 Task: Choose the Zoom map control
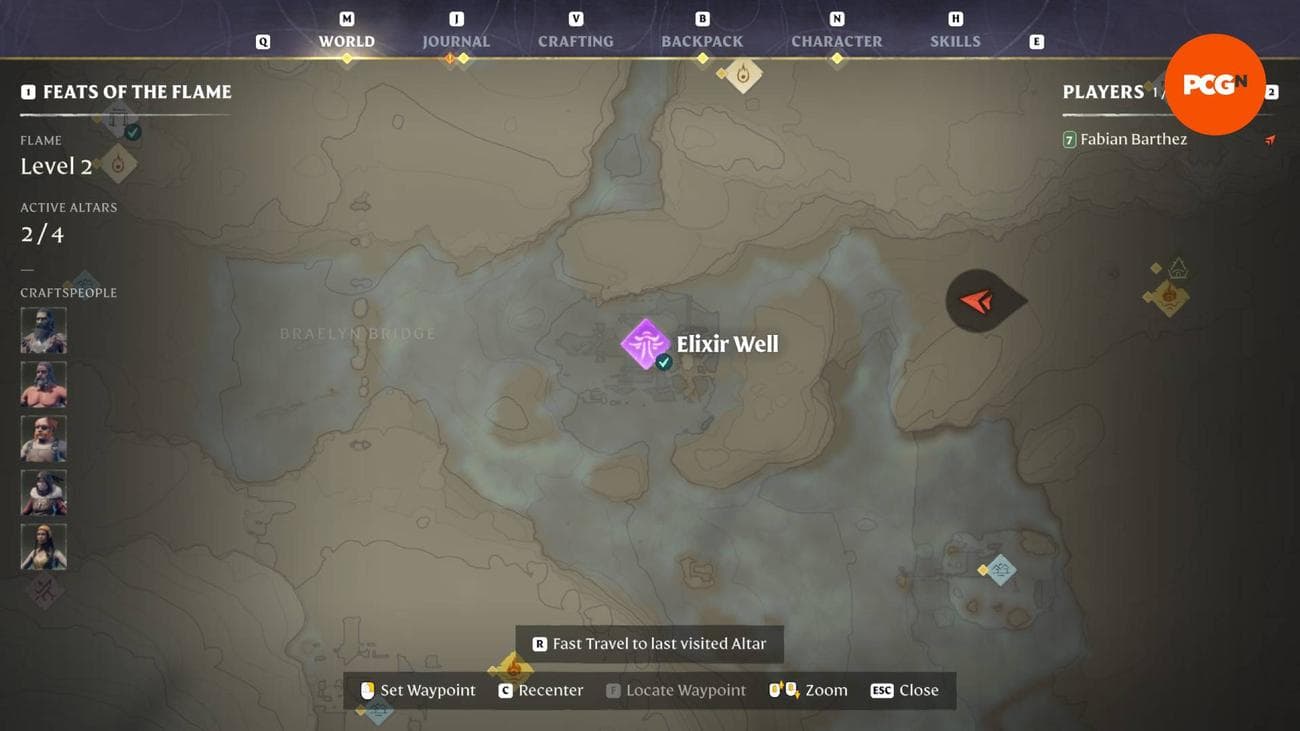click(x=808, y=690)
